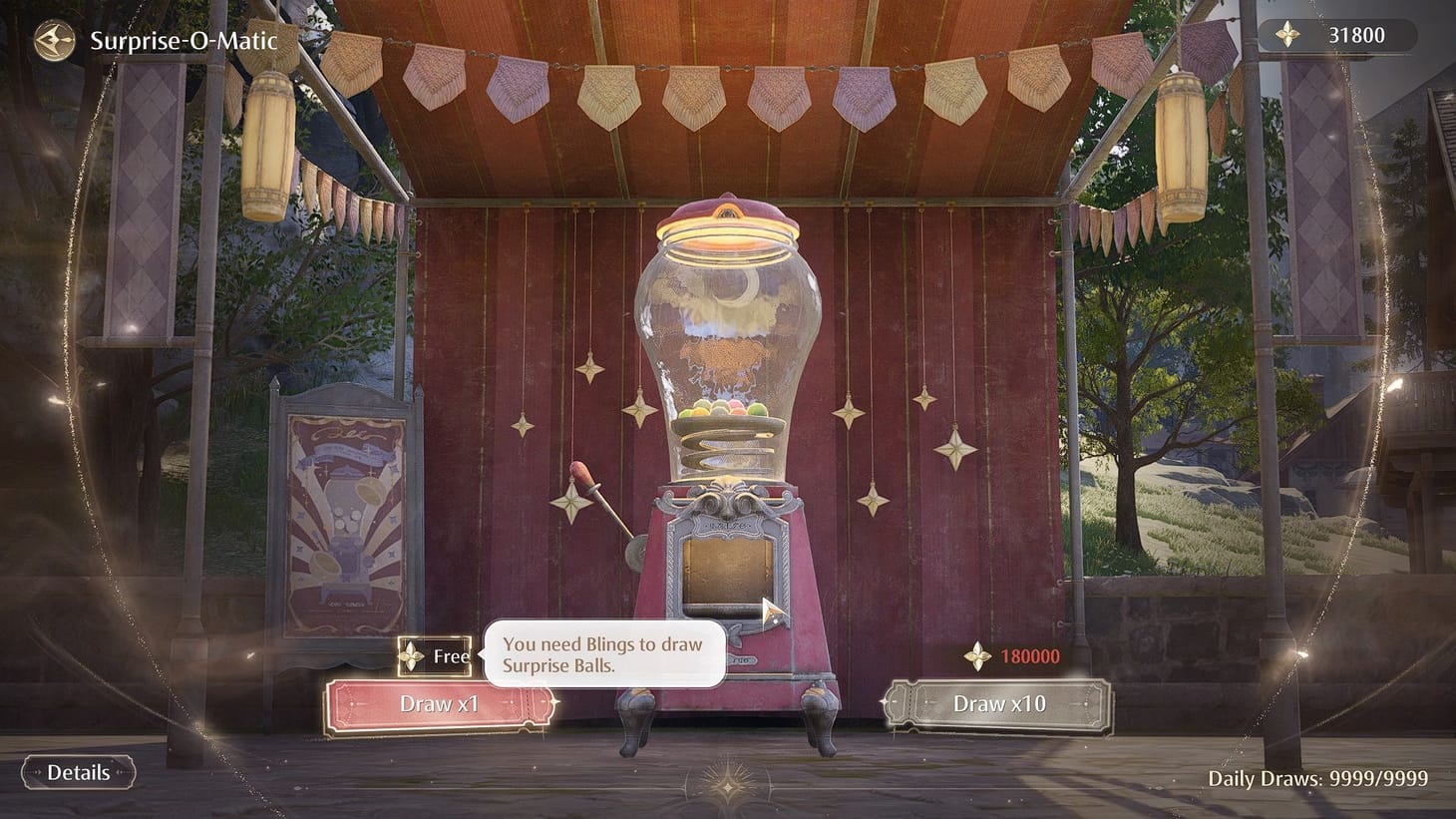Click the star icon next to Free label
Image resolution: width=1456 pixels, height=819 pixels.
[413, 656]
